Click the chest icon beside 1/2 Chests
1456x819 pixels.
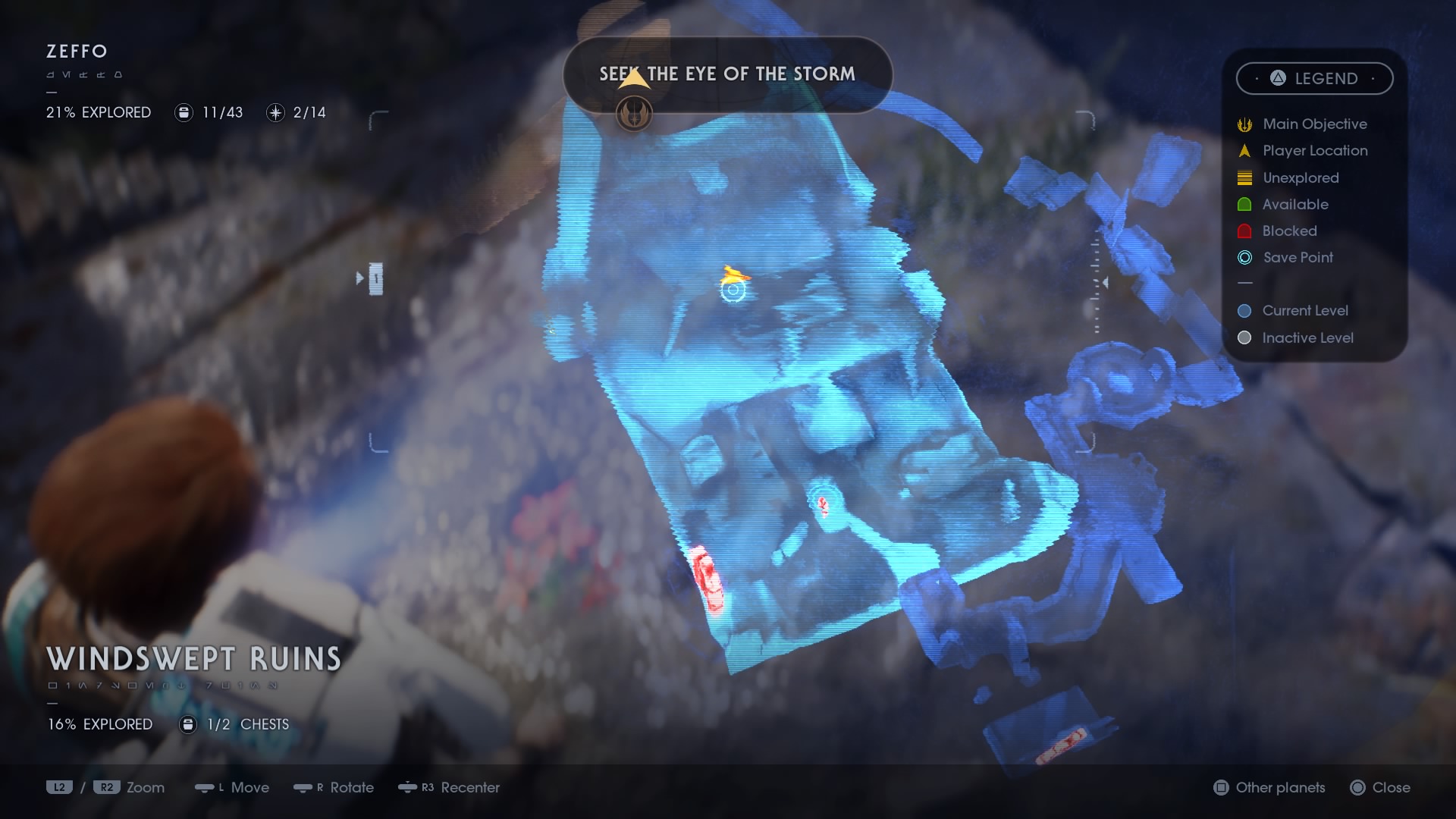tap(187, 724)
